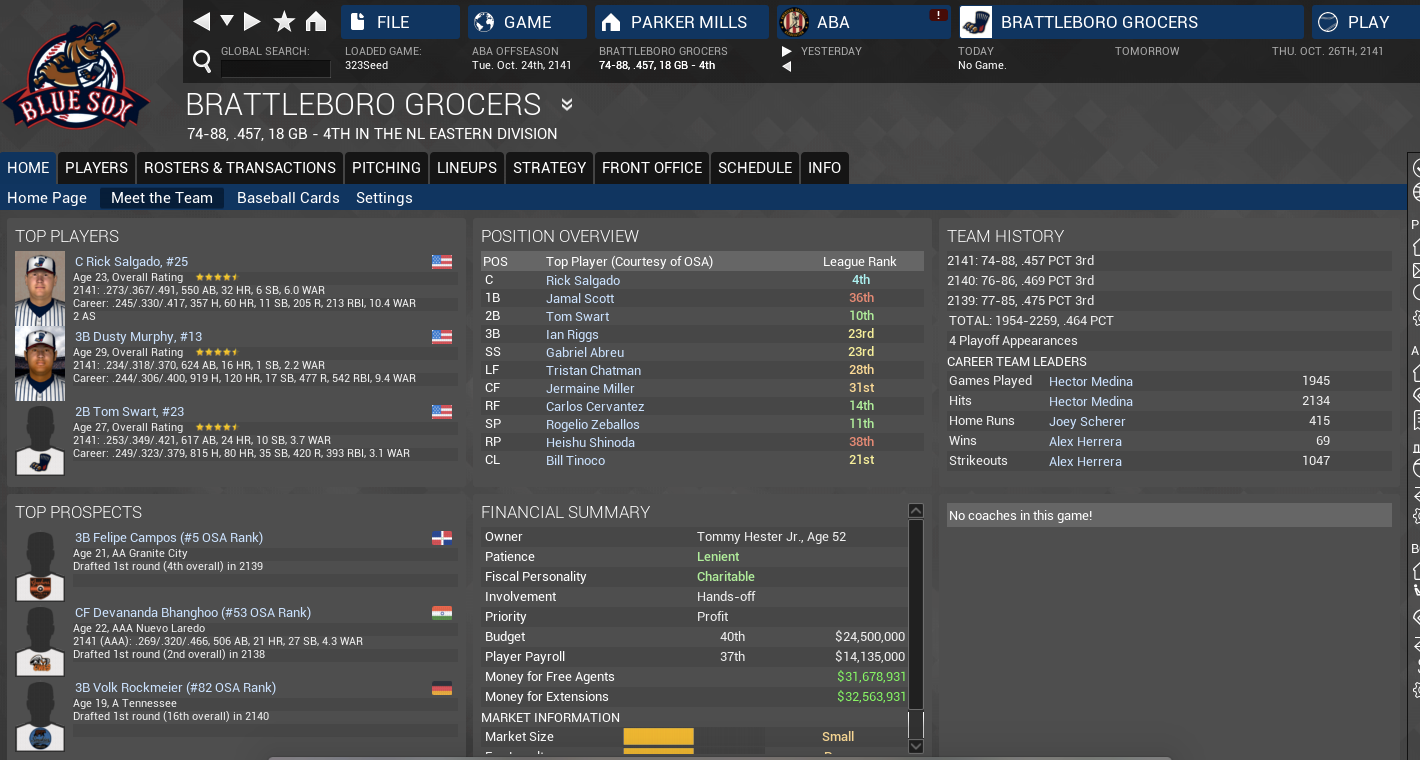Open Rogelio Zeballos from position overview

tap(593, 425)
